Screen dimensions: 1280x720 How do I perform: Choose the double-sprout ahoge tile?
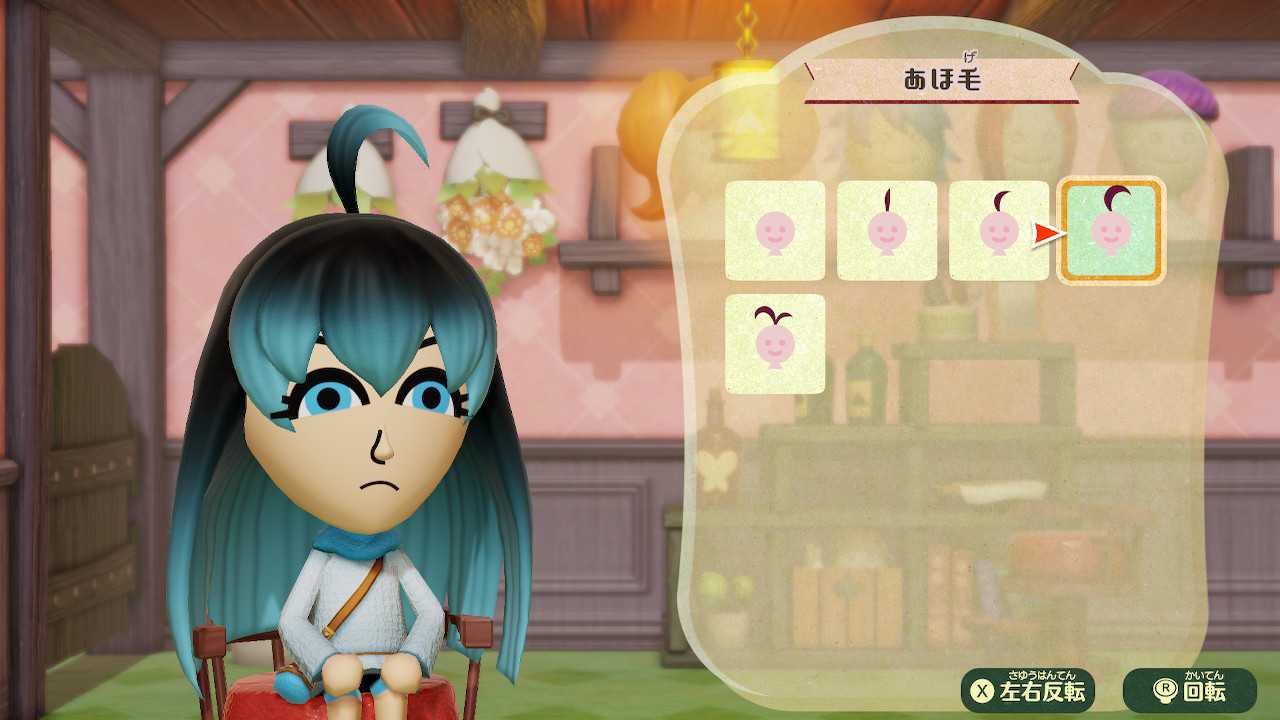click(x=775, y=344)
